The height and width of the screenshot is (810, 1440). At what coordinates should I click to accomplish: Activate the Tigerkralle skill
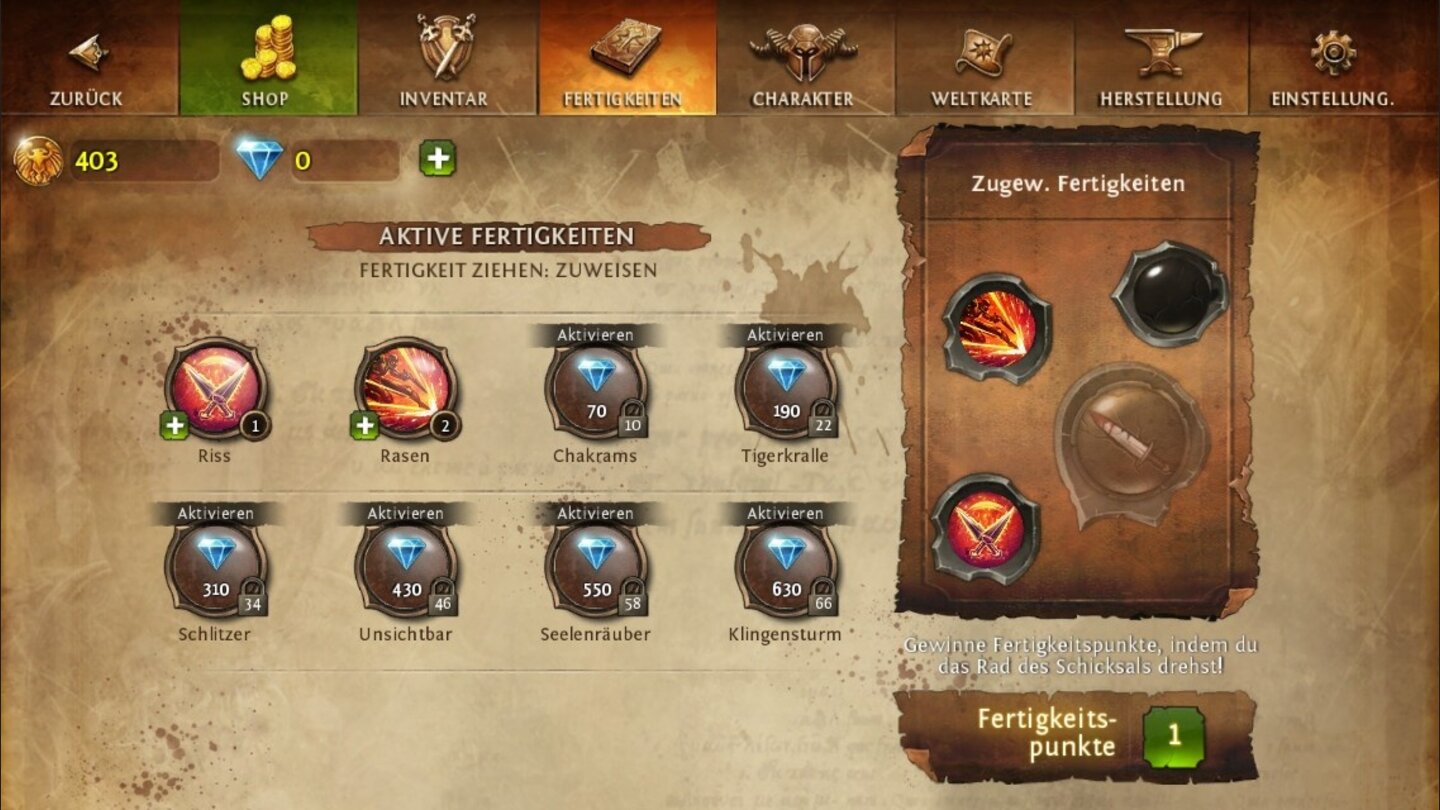click(785, 335)
